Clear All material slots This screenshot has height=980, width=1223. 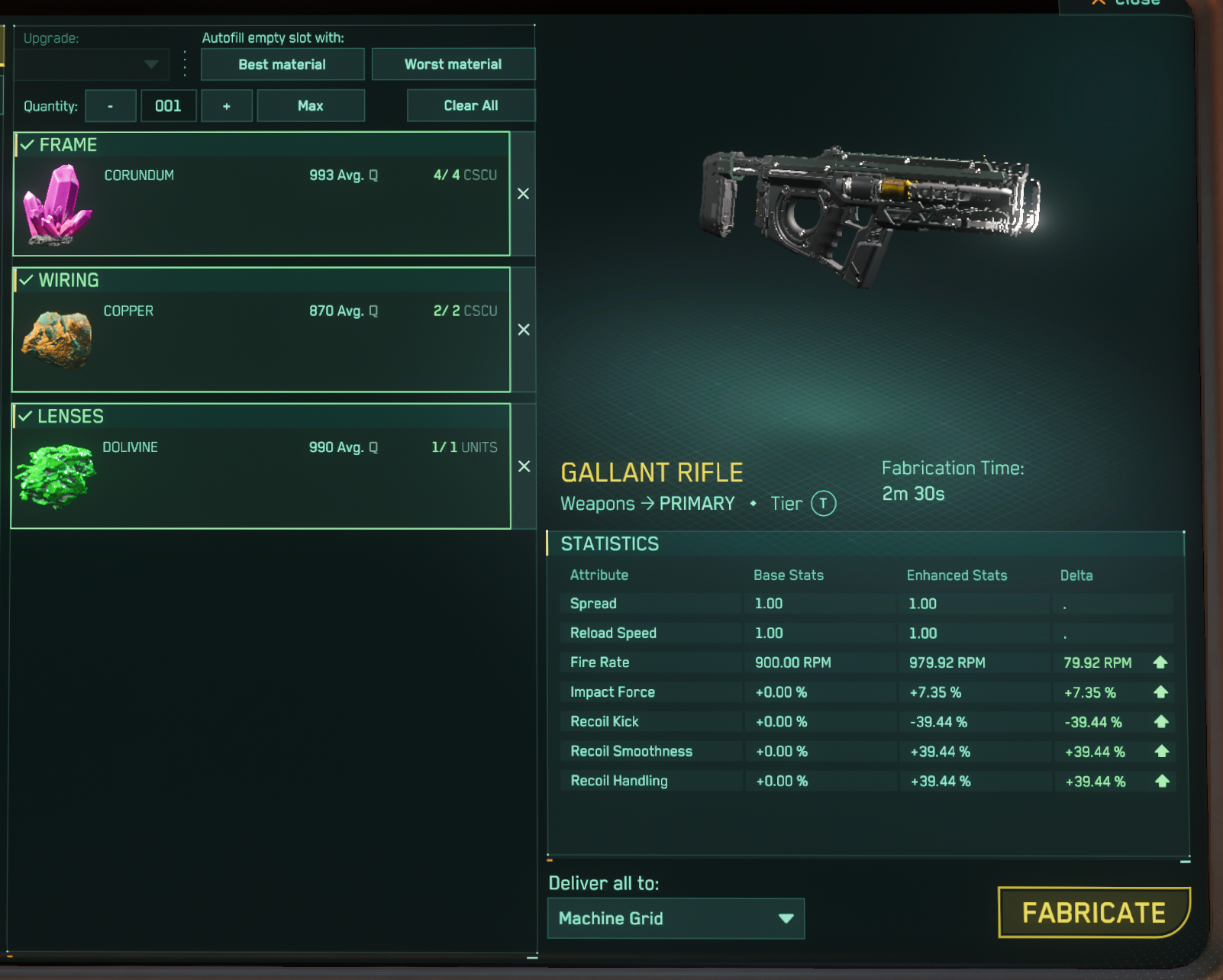coord(470,106)
